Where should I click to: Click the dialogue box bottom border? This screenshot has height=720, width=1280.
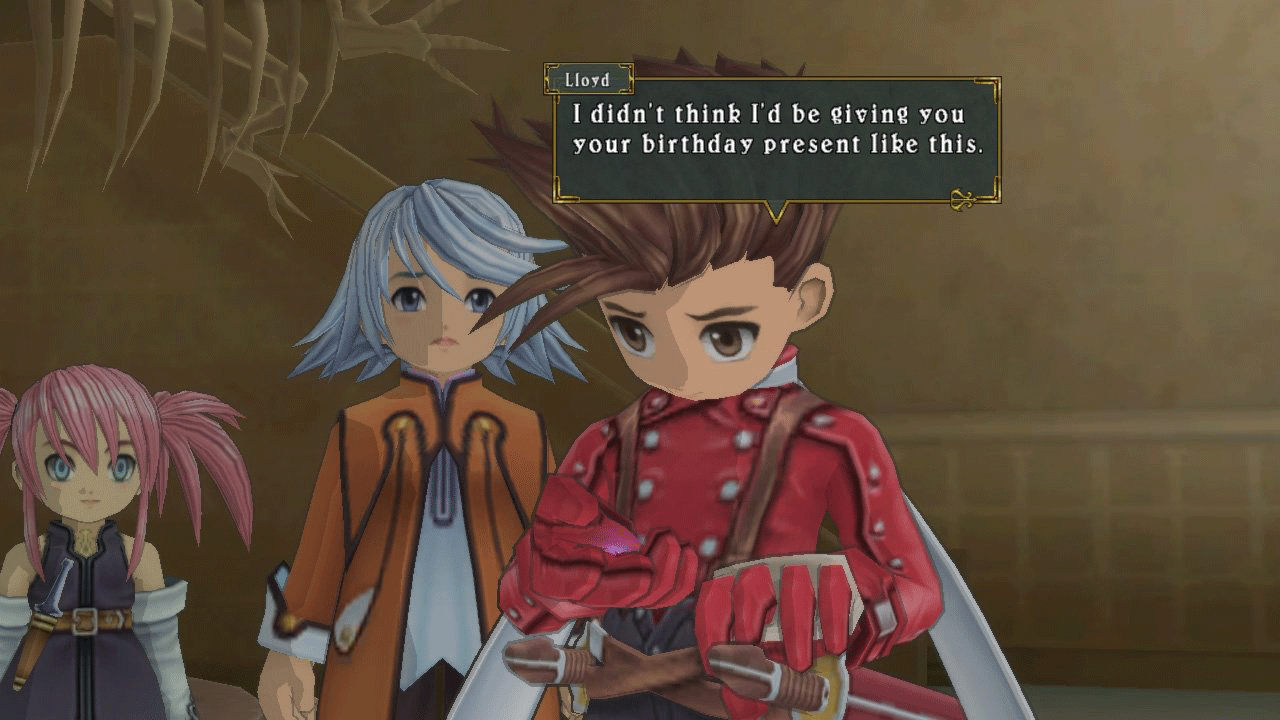coord(770,199)
